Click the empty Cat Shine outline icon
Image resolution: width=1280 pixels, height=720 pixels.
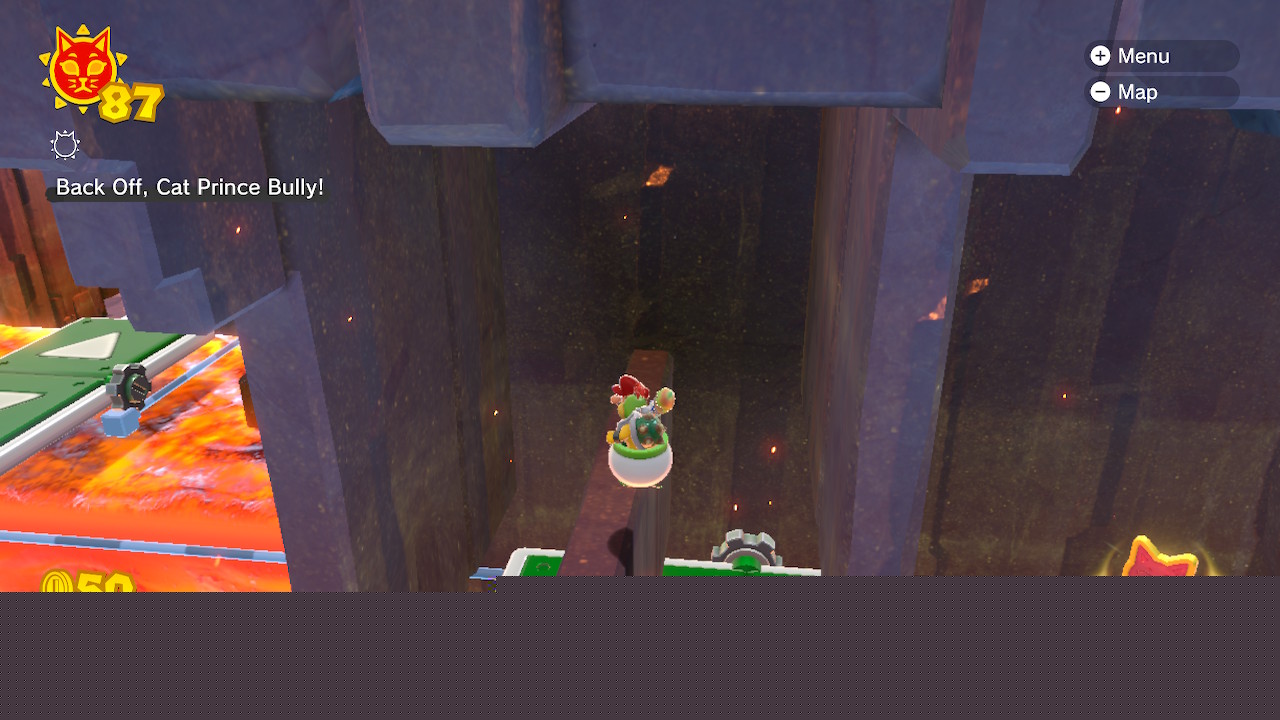pyautogui.click(x=65, y=146)
